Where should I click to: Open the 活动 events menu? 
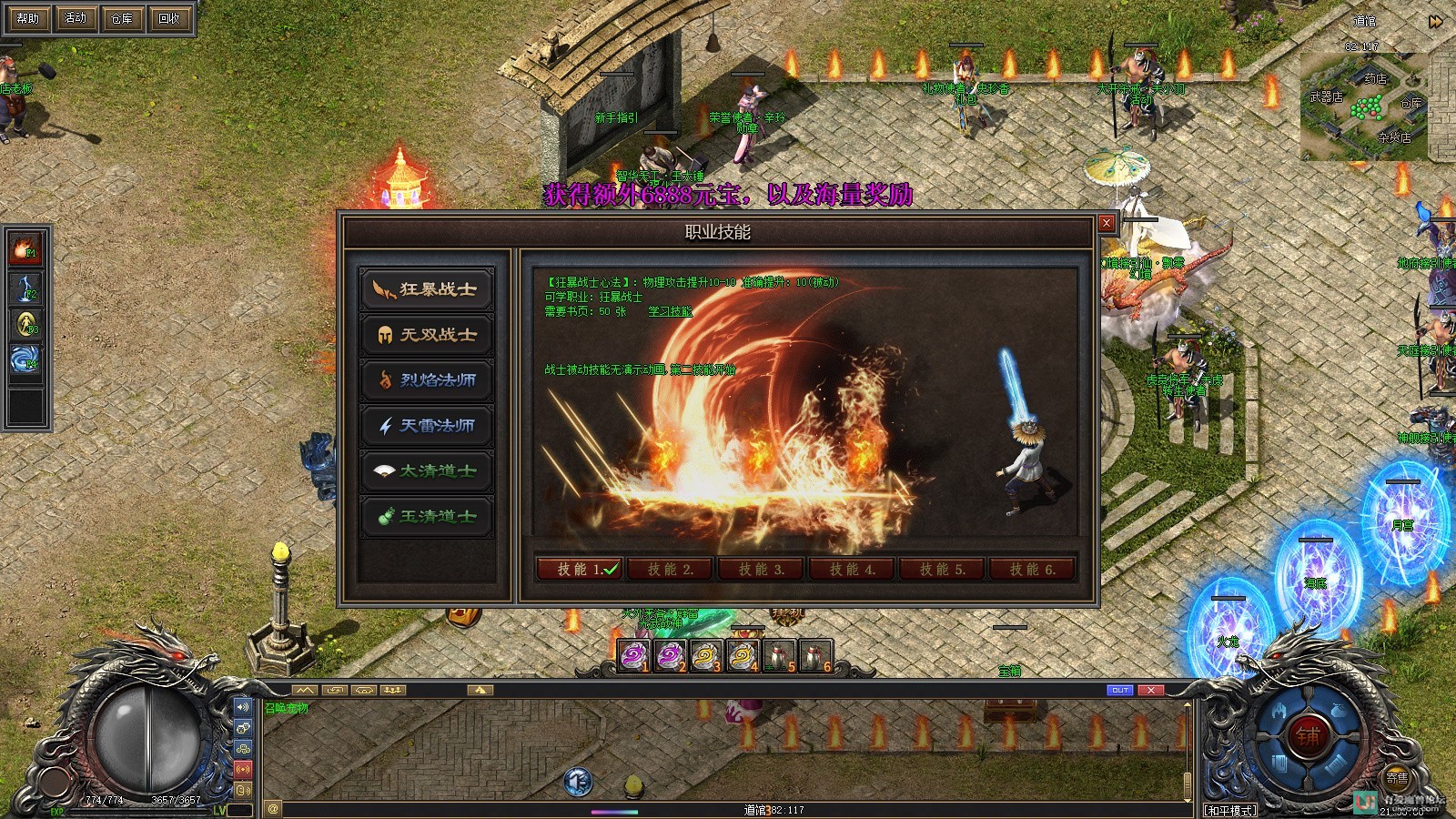click(x=76, y=18)
